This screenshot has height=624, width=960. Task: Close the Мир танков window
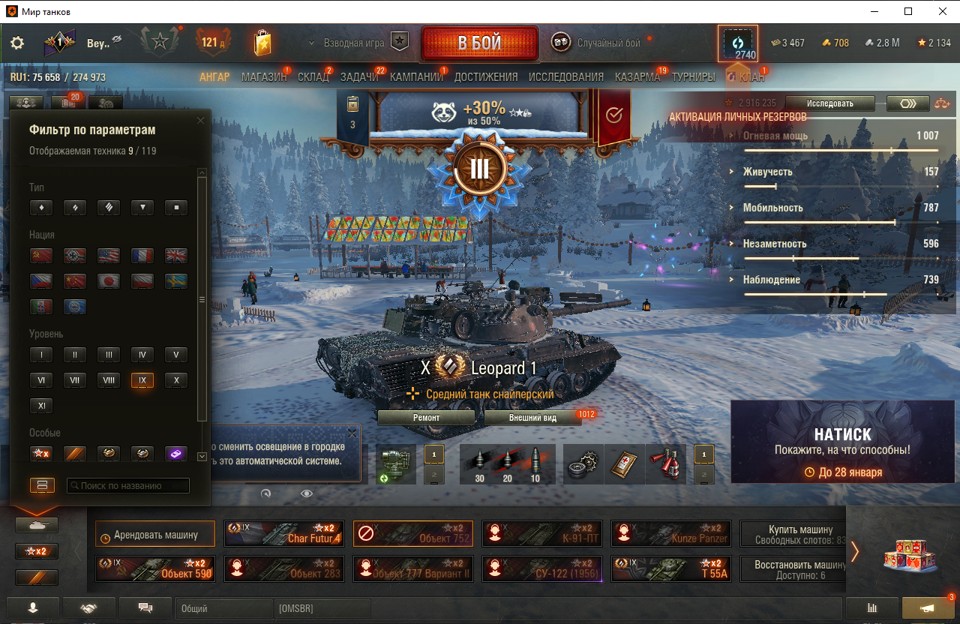tap(937, 11)
